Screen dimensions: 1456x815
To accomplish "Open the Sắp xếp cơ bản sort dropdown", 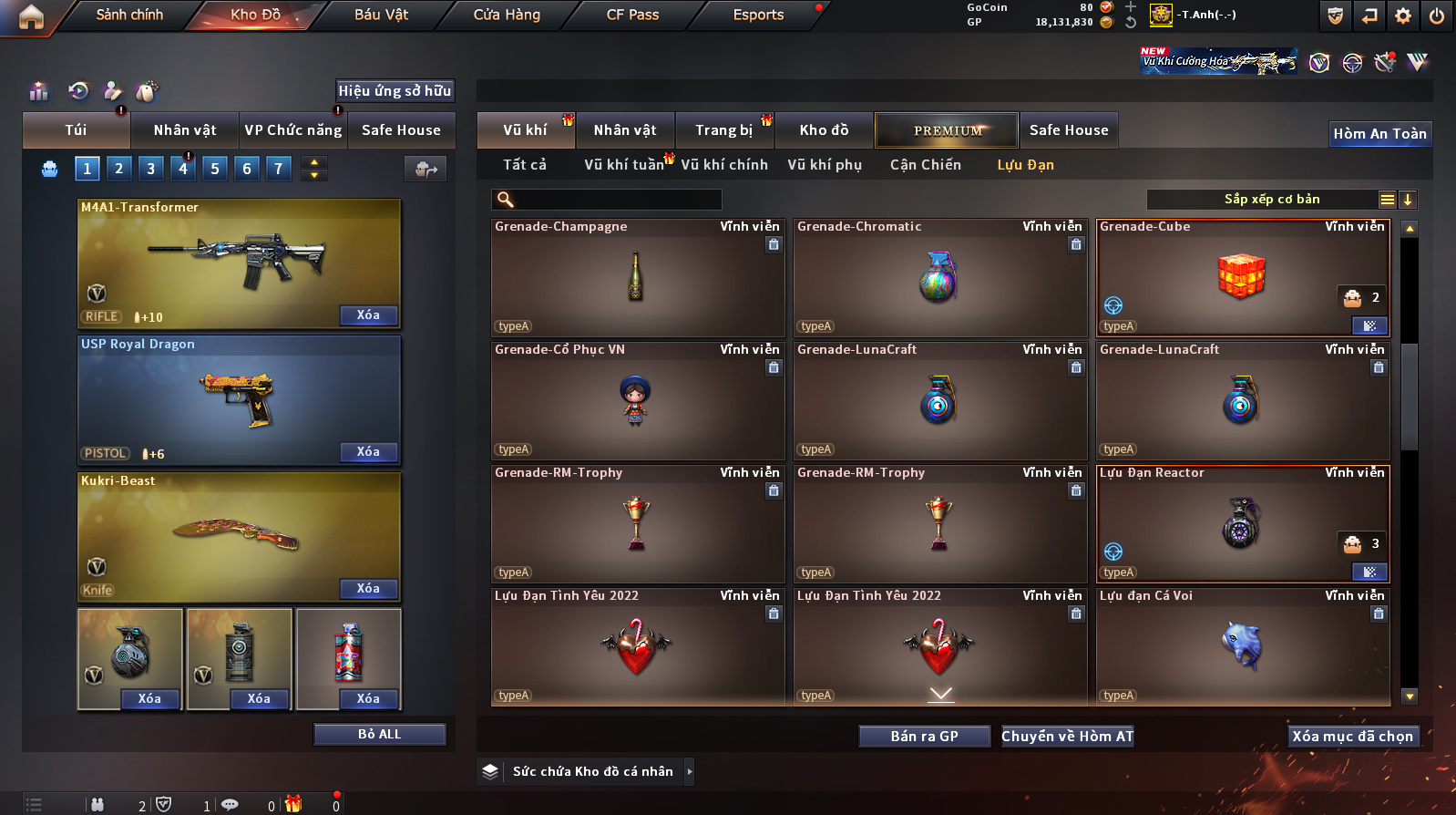I will (x=1271, y=200).
